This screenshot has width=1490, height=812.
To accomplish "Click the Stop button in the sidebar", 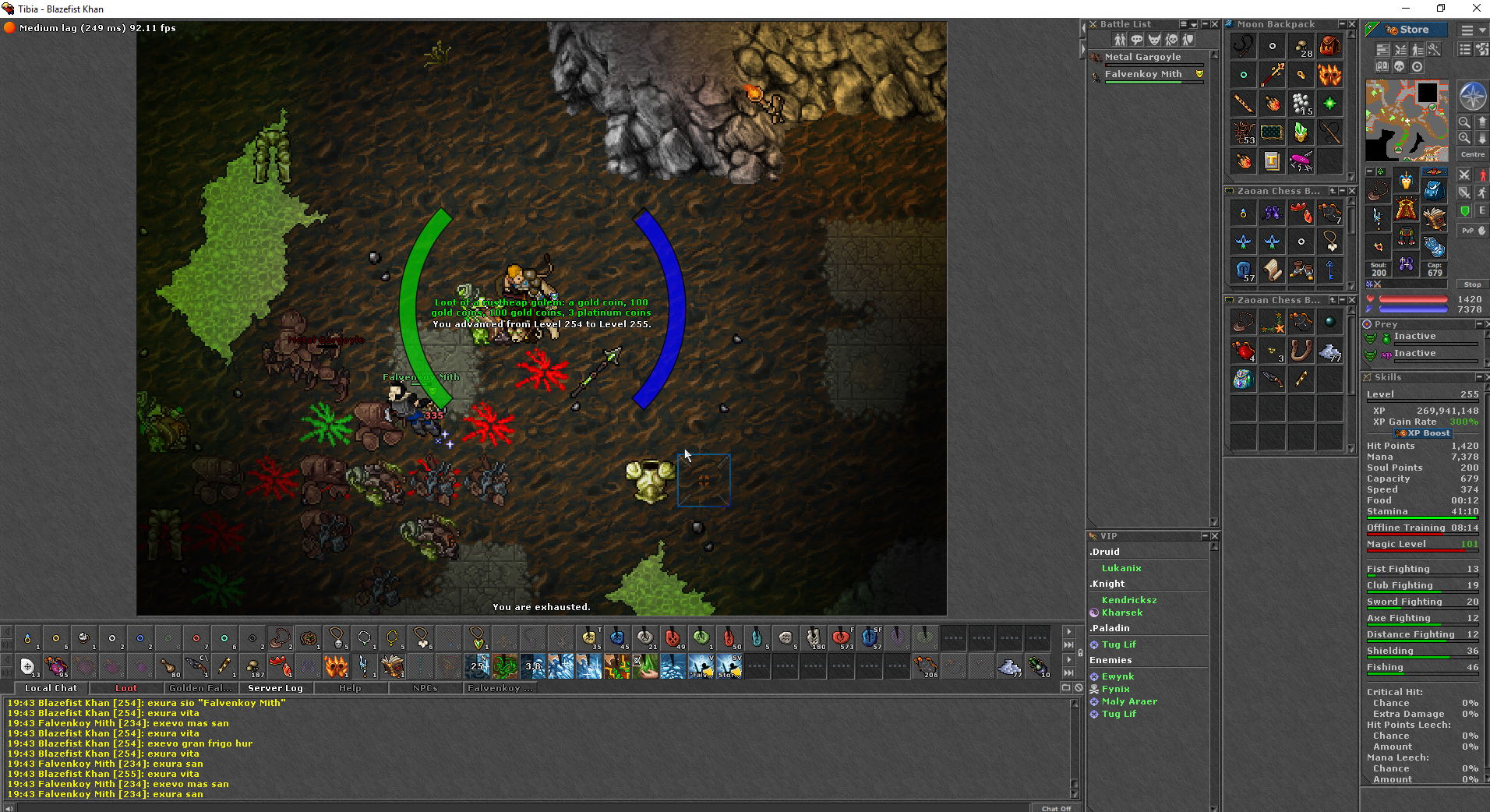I will [x=1471, y=284].
